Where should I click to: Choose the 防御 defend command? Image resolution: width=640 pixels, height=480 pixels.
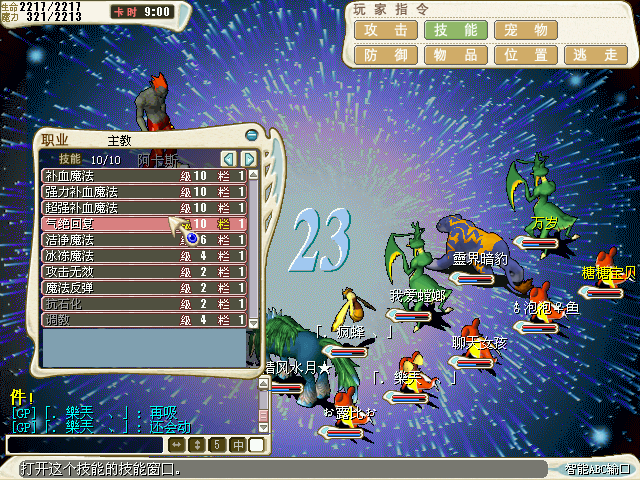[x=386, y=55]
